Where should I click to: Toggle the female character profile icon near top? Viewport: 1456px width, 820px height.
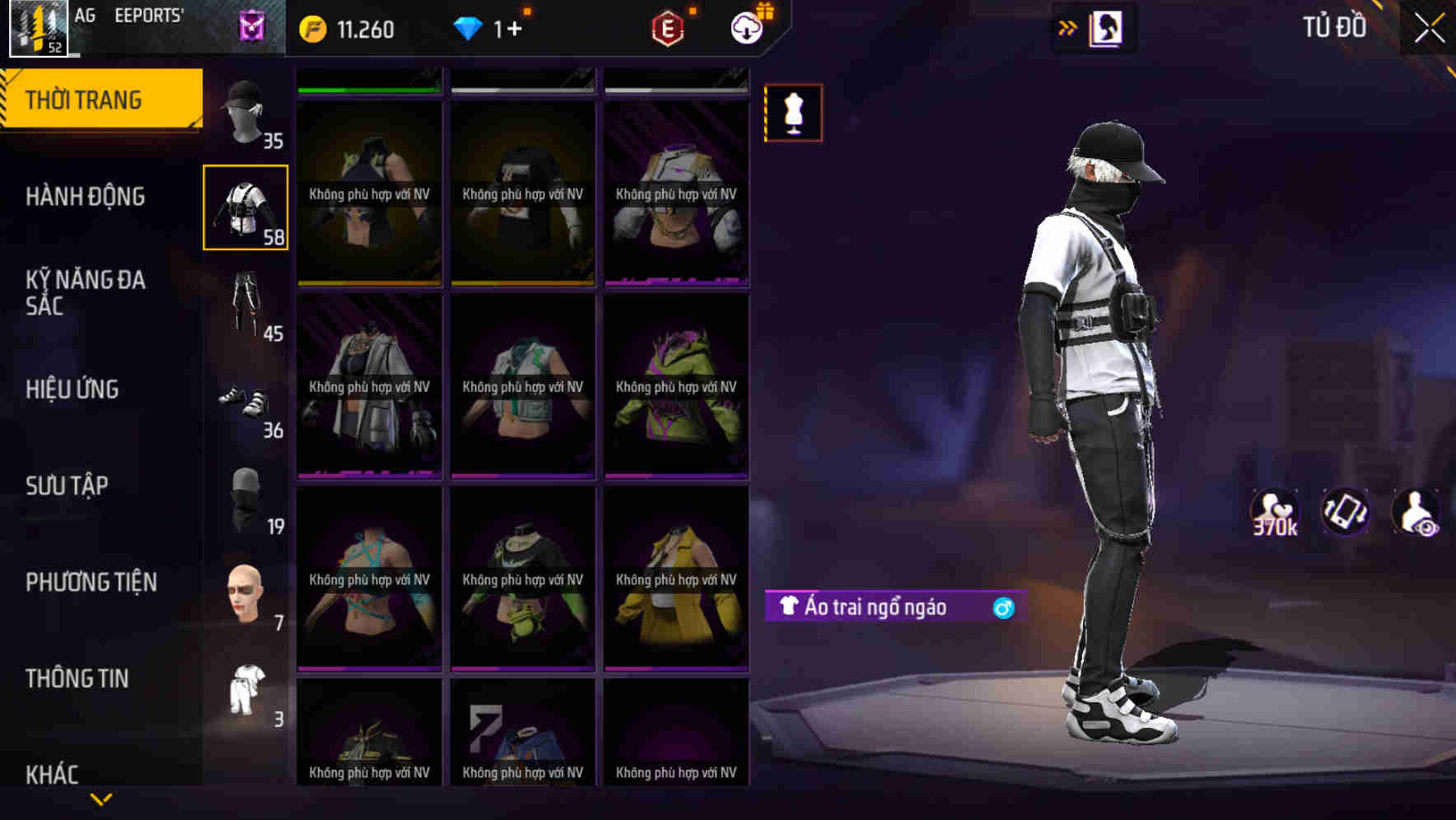pyautogui.click(x=1105, y=27)
